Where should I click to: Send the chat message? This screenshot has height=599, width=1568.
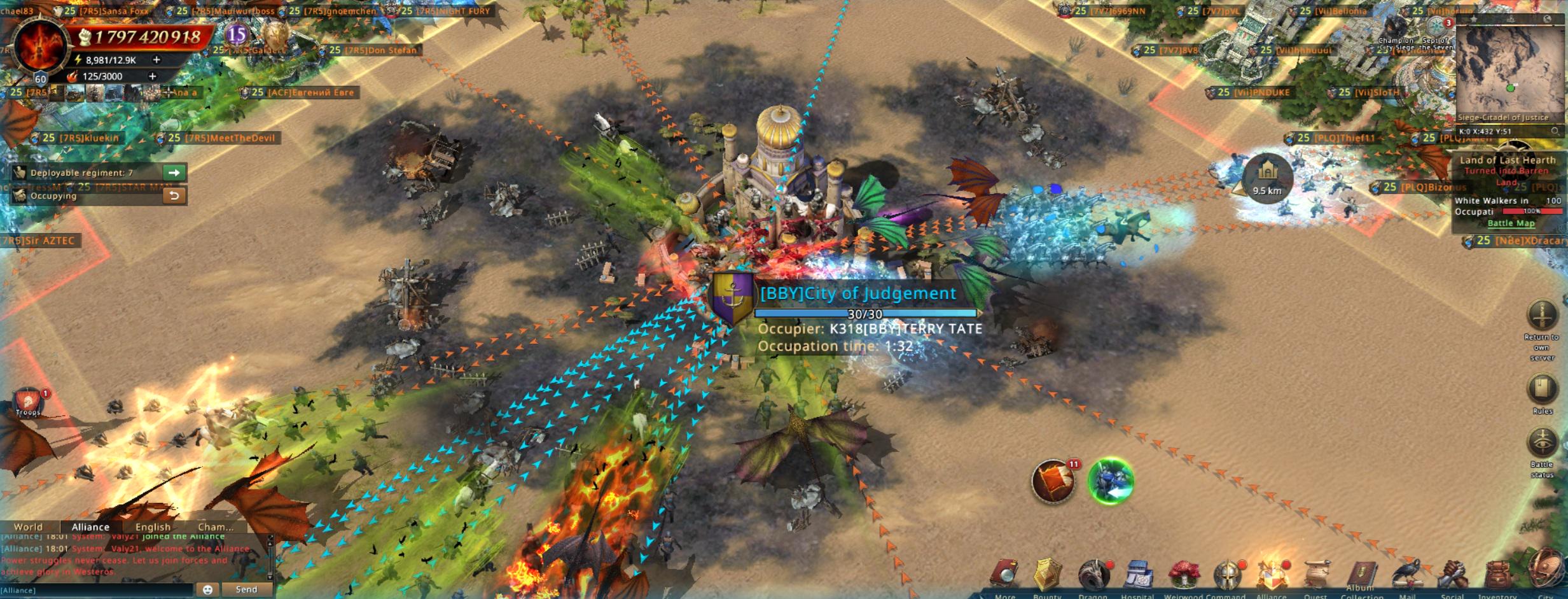tap(246, 589)
